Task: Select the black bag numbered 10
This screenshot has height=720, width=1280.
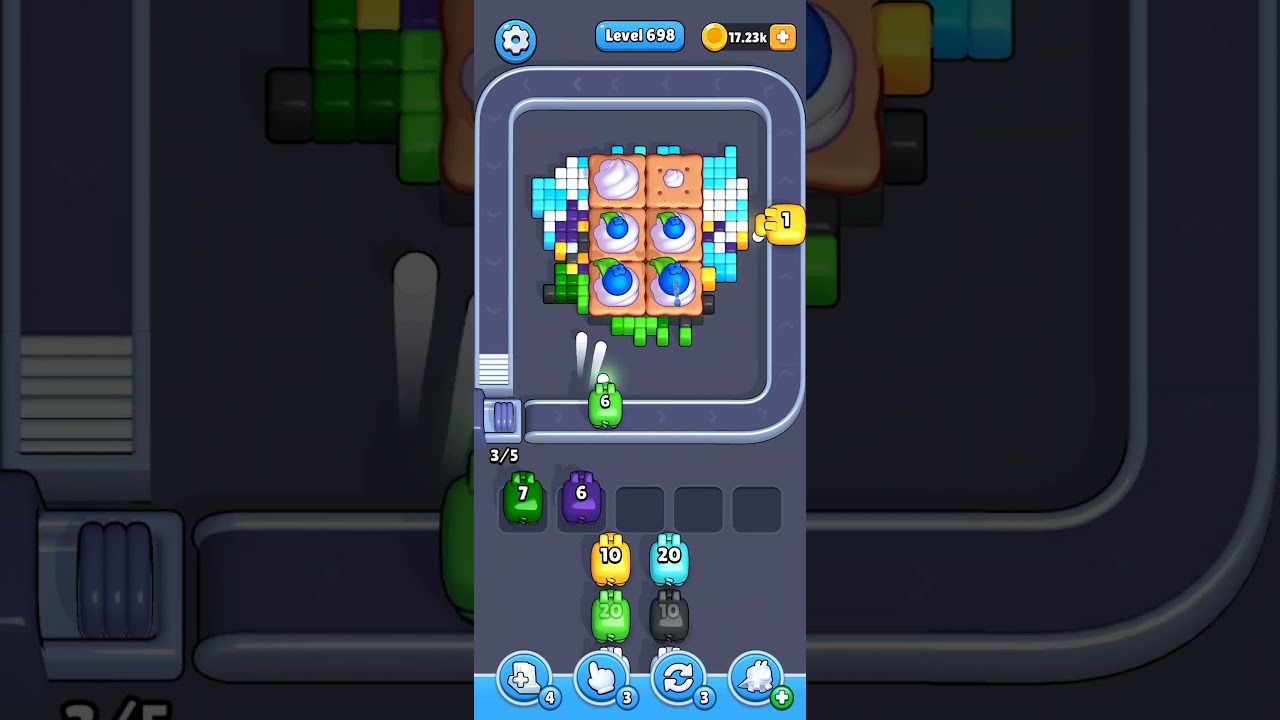Action: tap(671, 613)
